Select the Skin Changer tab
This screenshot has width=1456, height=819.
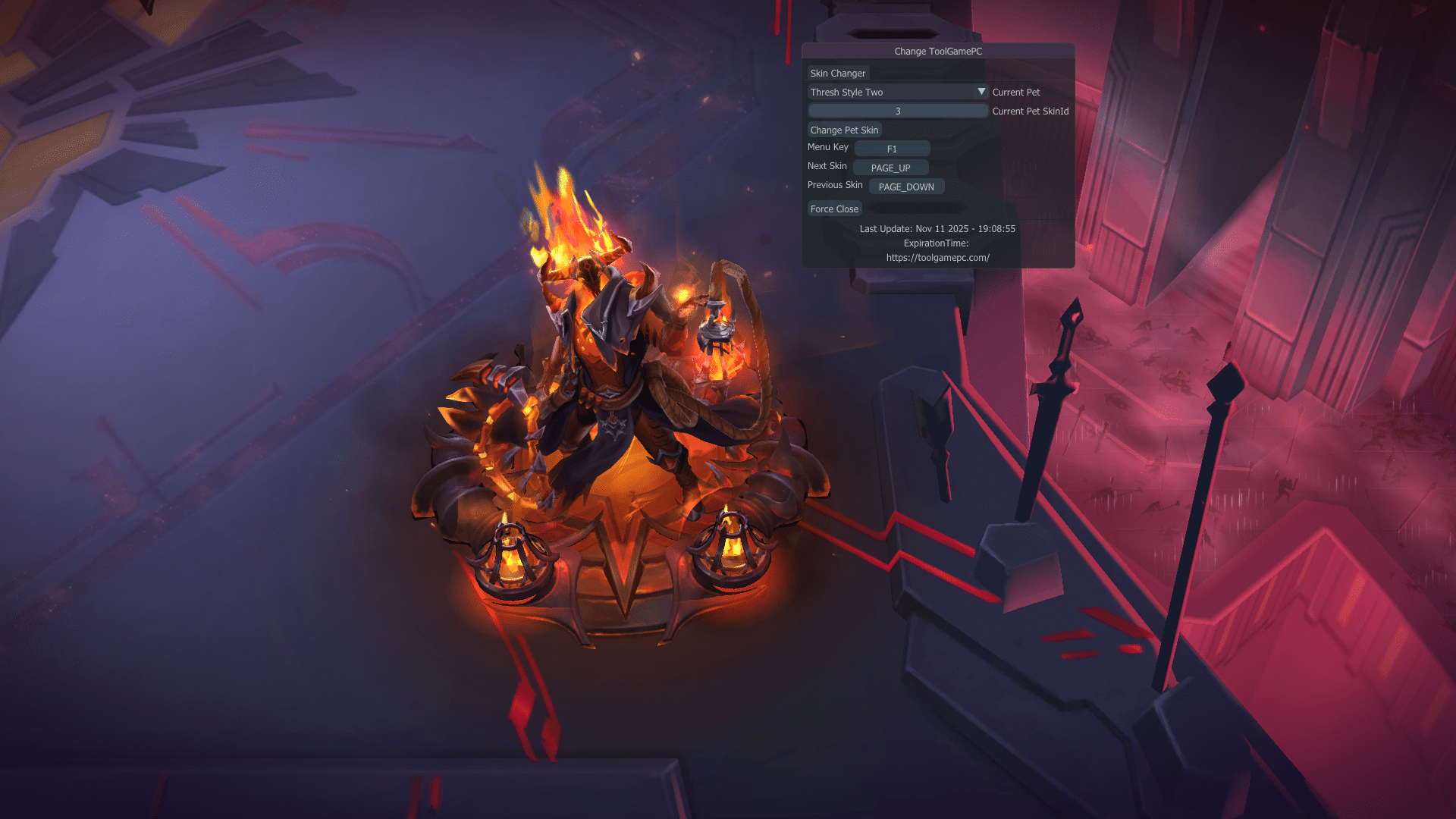pyautogui.click(x=837, y=73)
